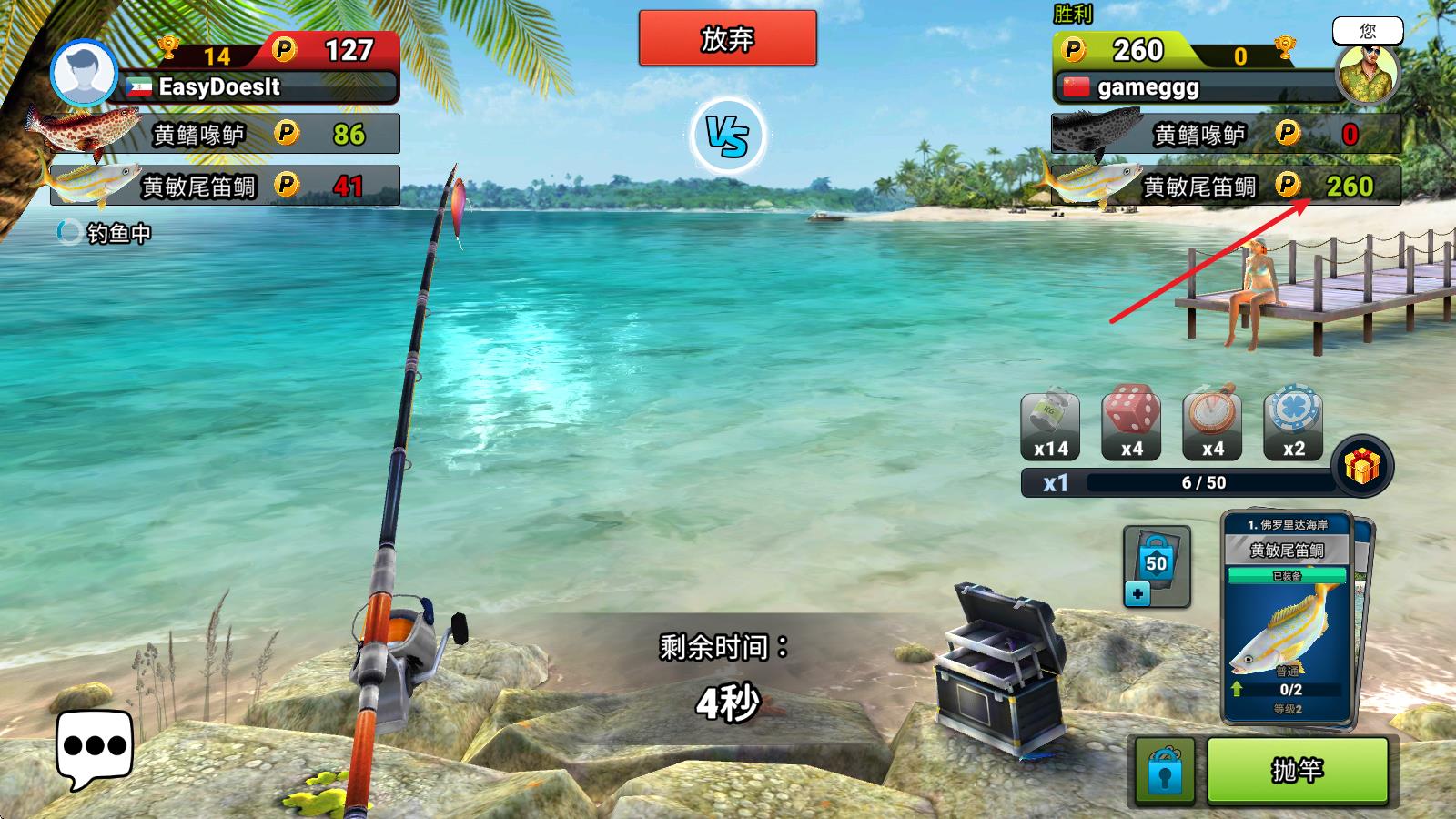Use the blue poker chip booster
The width and height of the screenshot is (1456, 819).
point(1293,422)
